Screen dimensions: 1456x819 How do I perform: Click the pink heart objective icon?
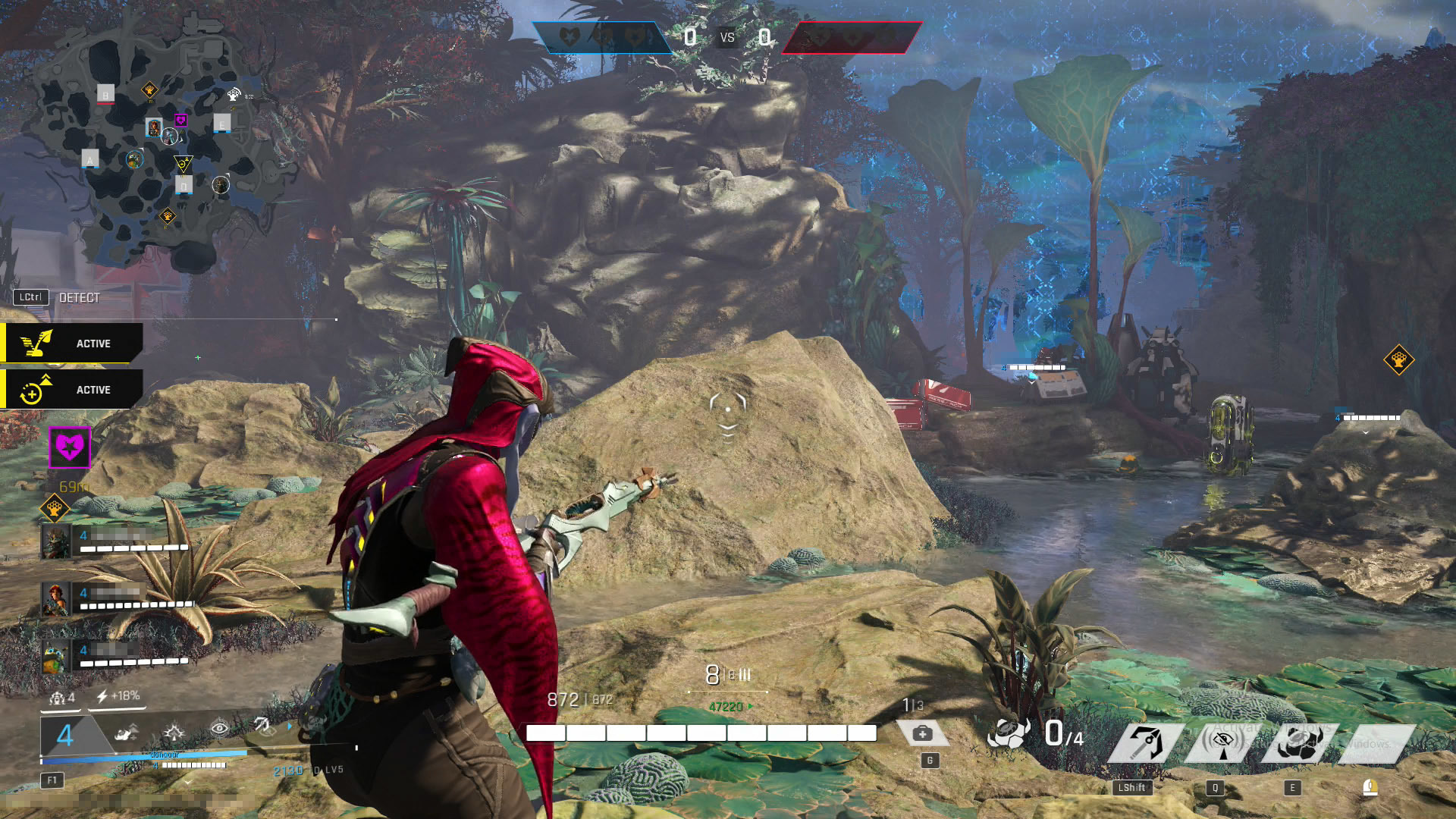point(70,447)
